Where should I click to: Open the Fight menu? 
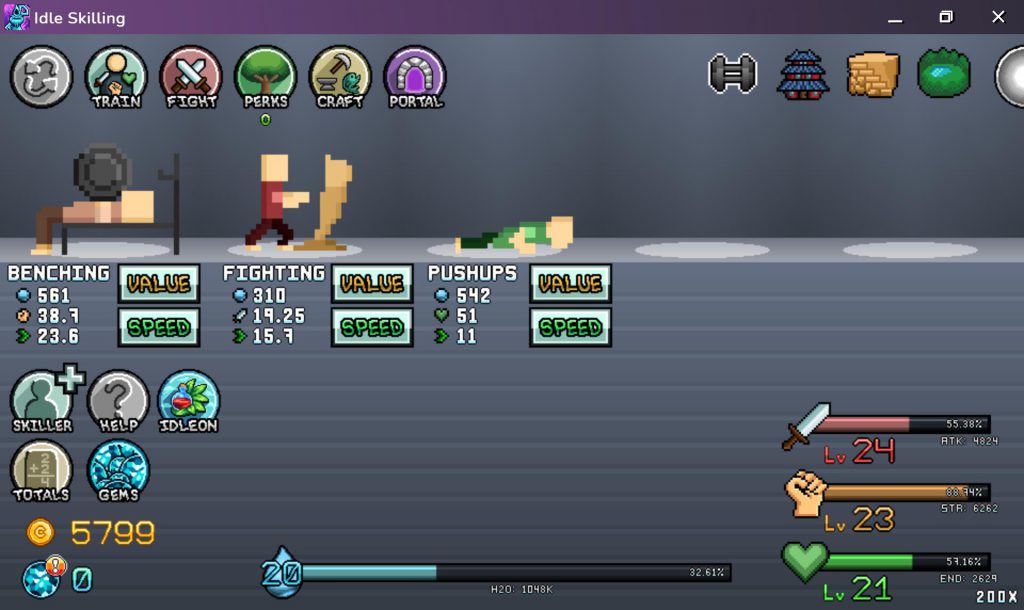191,76
